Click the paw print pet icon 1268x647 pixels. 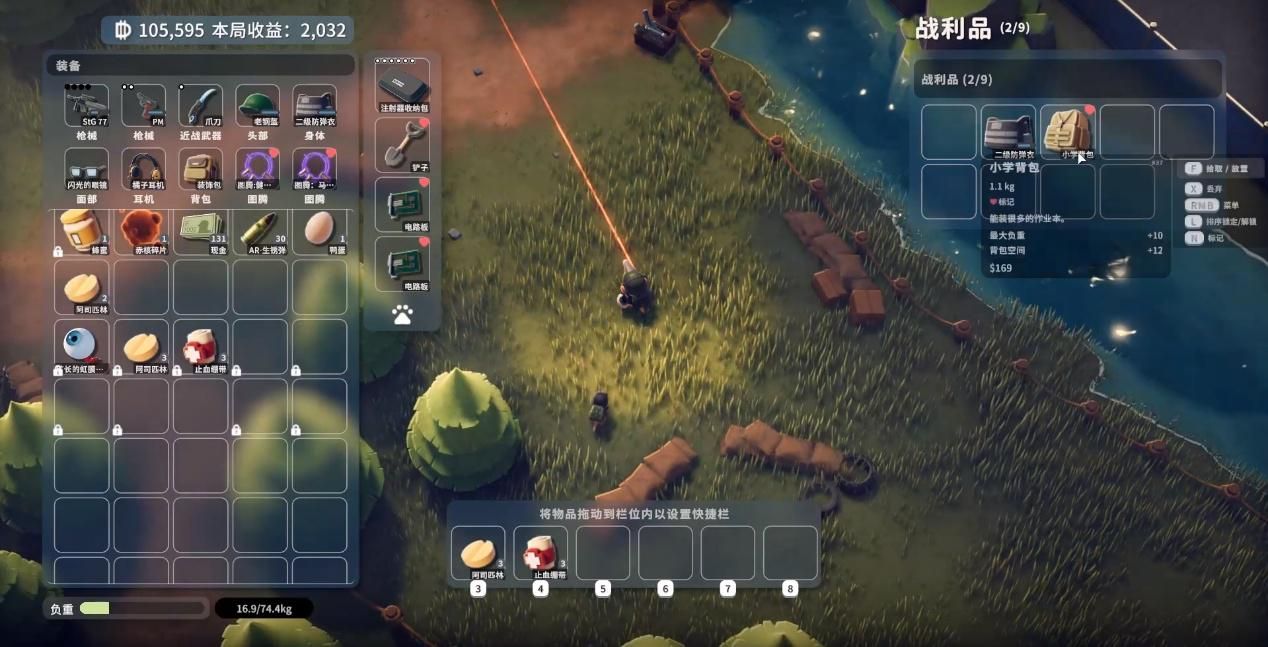coord(403,315)
